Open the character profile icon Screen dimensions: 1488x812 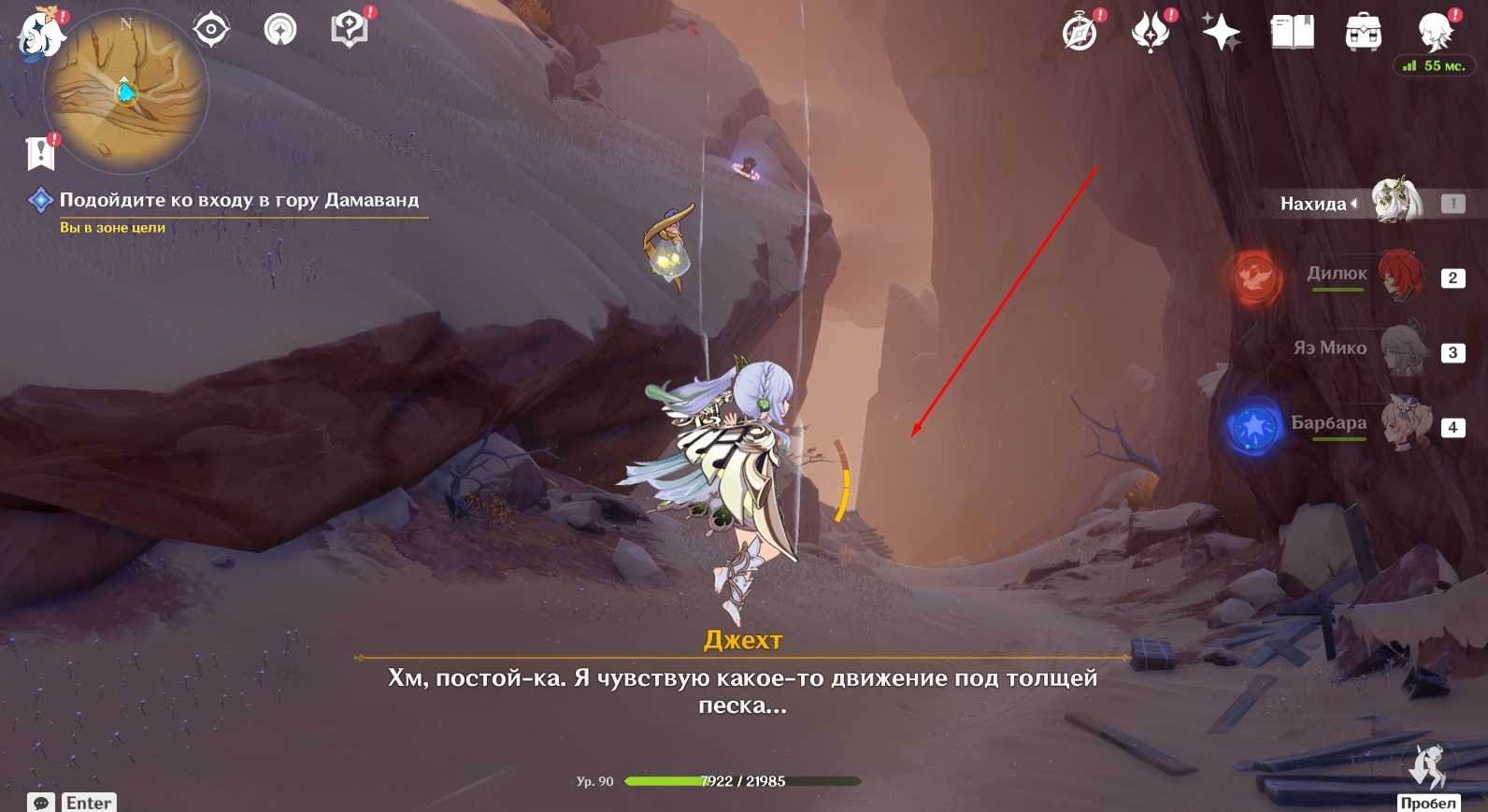pyautogui.click(x=1434, y=33)
